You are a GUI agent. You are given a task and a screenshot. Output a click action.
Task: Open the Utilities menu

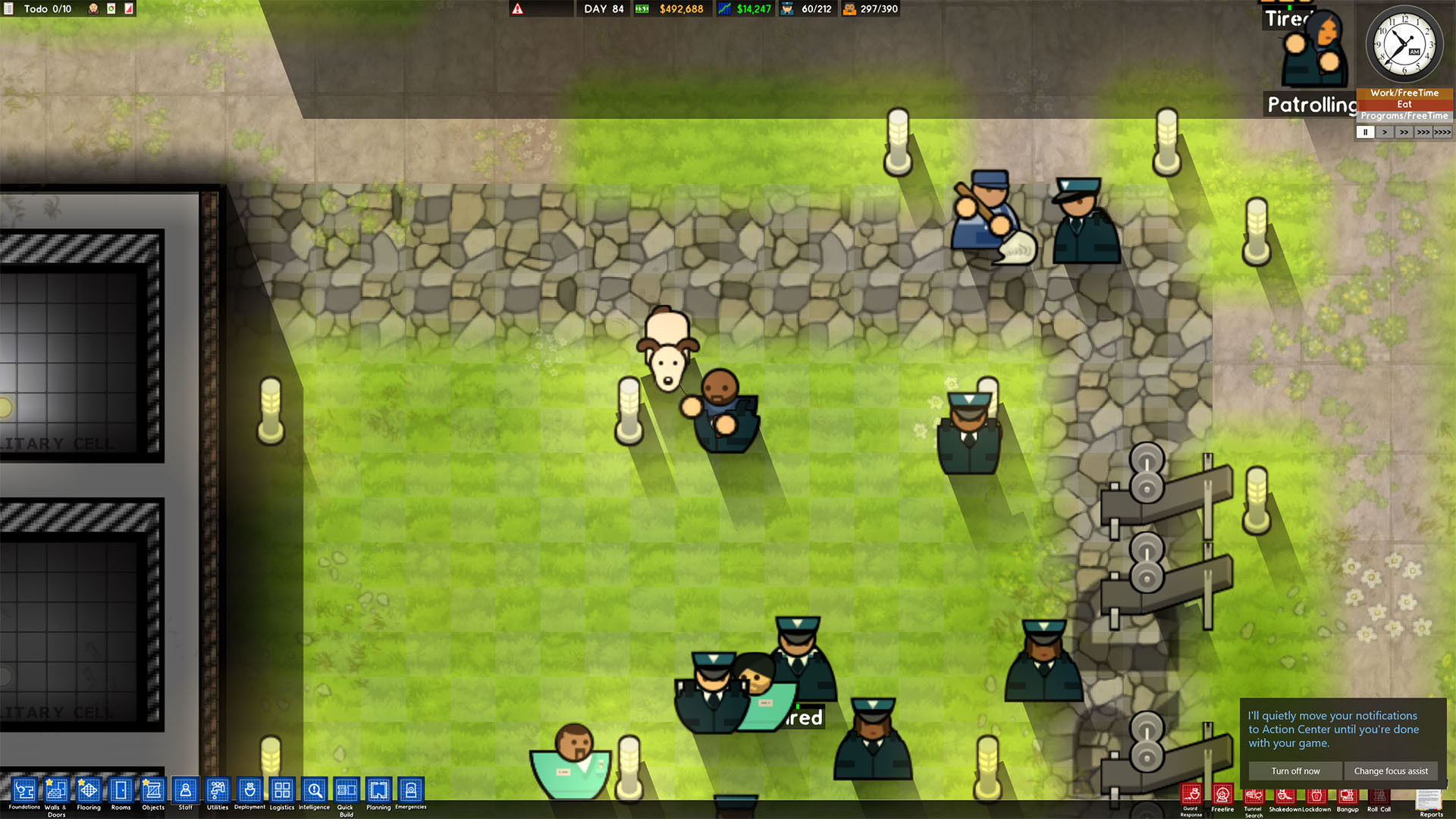217,792
